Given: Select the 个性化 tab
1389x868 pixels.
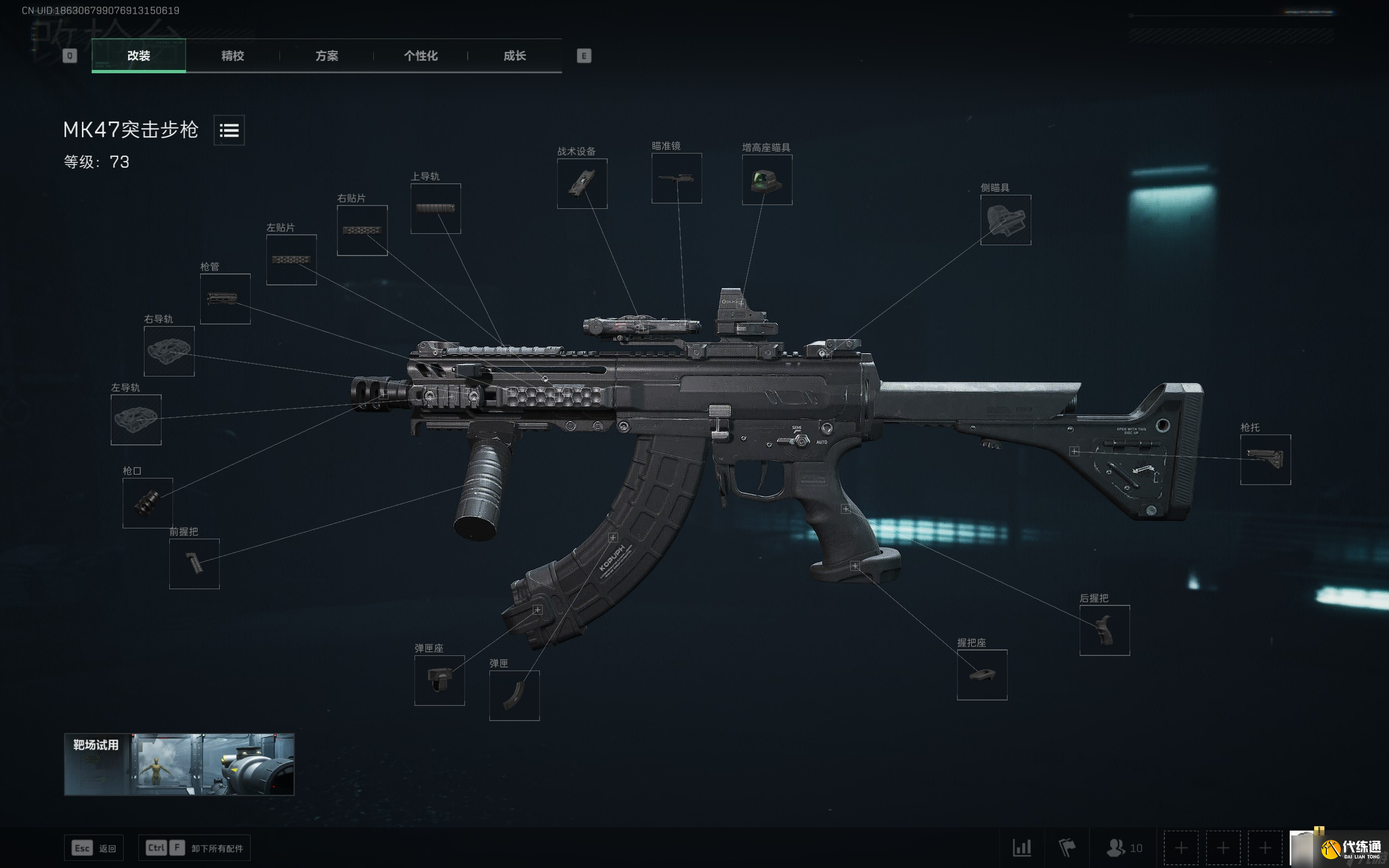Looking at the screenshot, I should tap(420, 56).
